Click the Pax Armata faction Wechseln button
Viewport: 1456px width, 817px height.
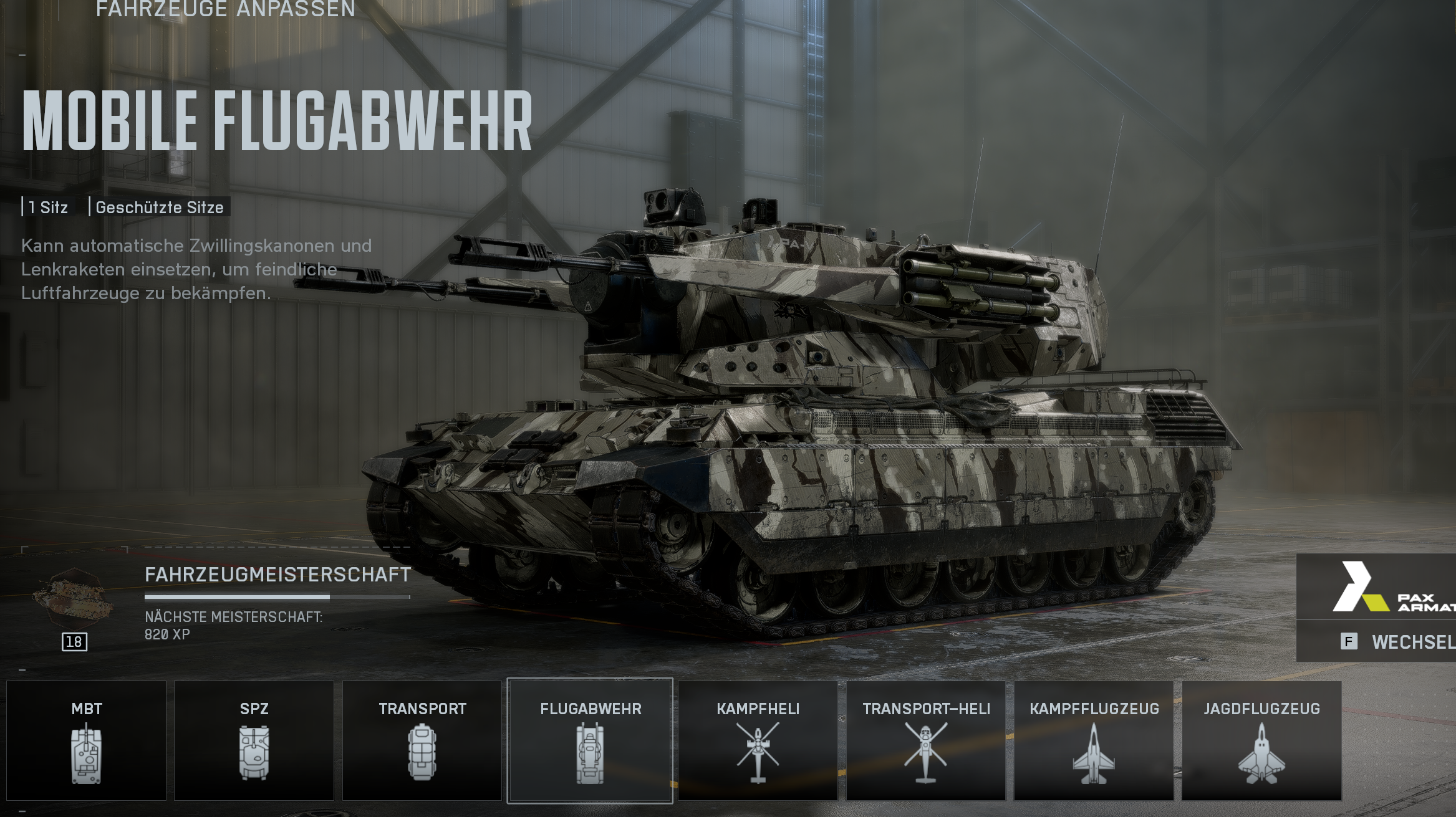tap(1397, 642)
